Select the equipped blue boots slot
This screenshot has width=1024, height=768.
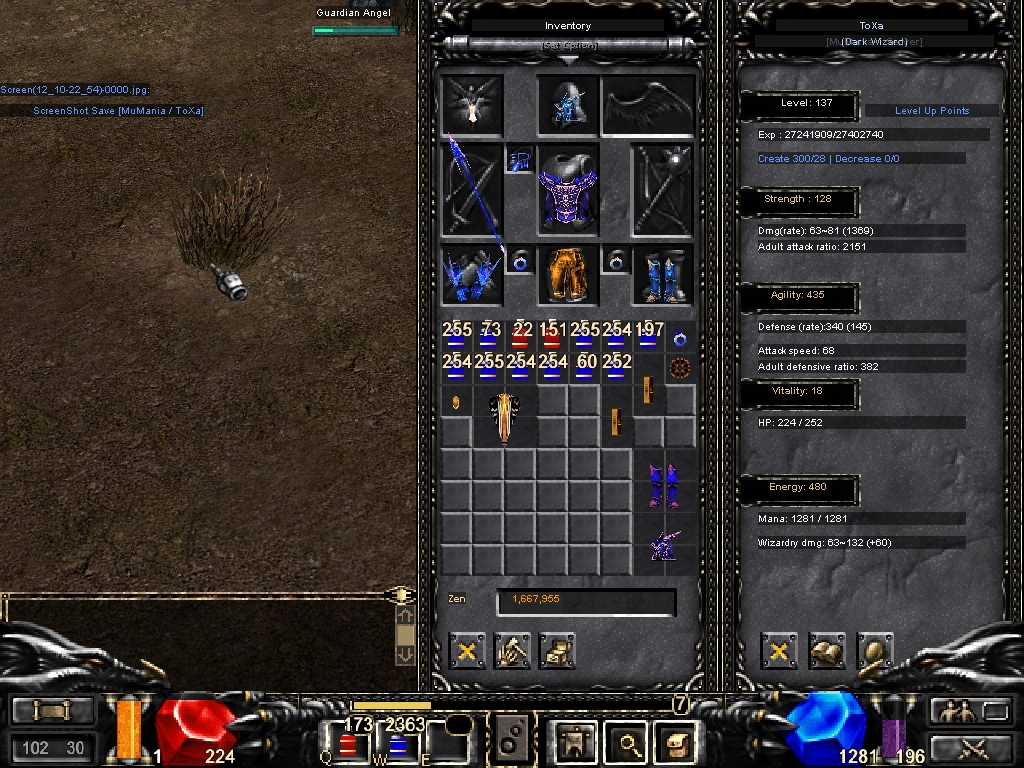662,274
